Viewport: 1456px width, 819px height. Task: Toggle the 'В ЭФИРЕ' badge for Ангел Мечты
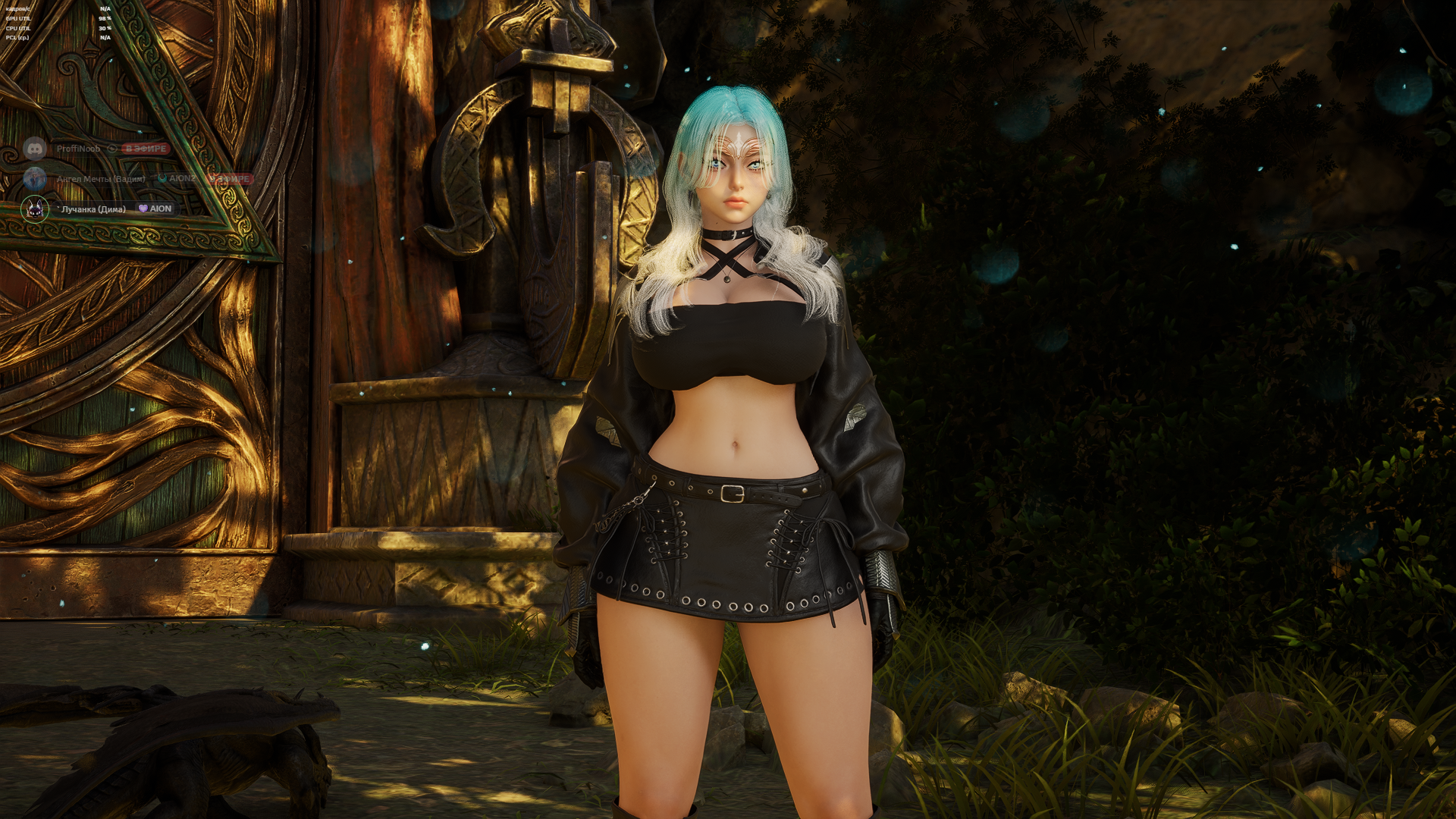(228, 179)
